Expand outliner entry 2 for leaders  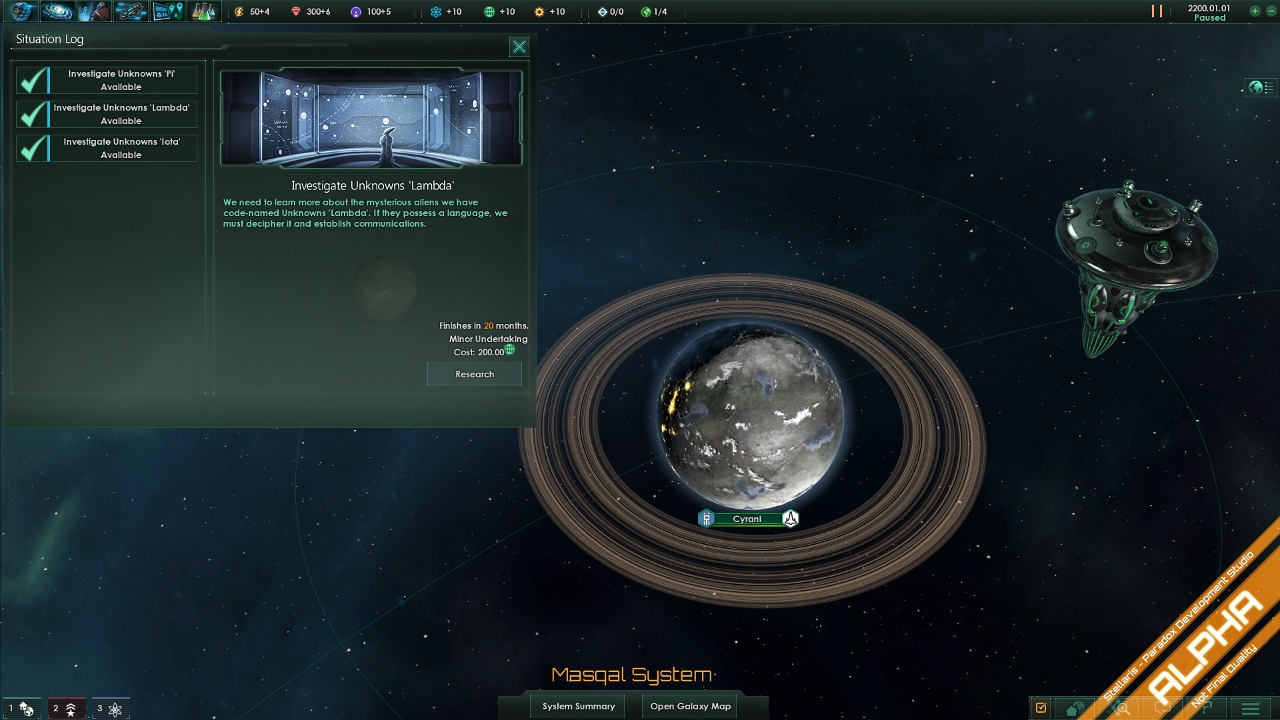(66, 707)
